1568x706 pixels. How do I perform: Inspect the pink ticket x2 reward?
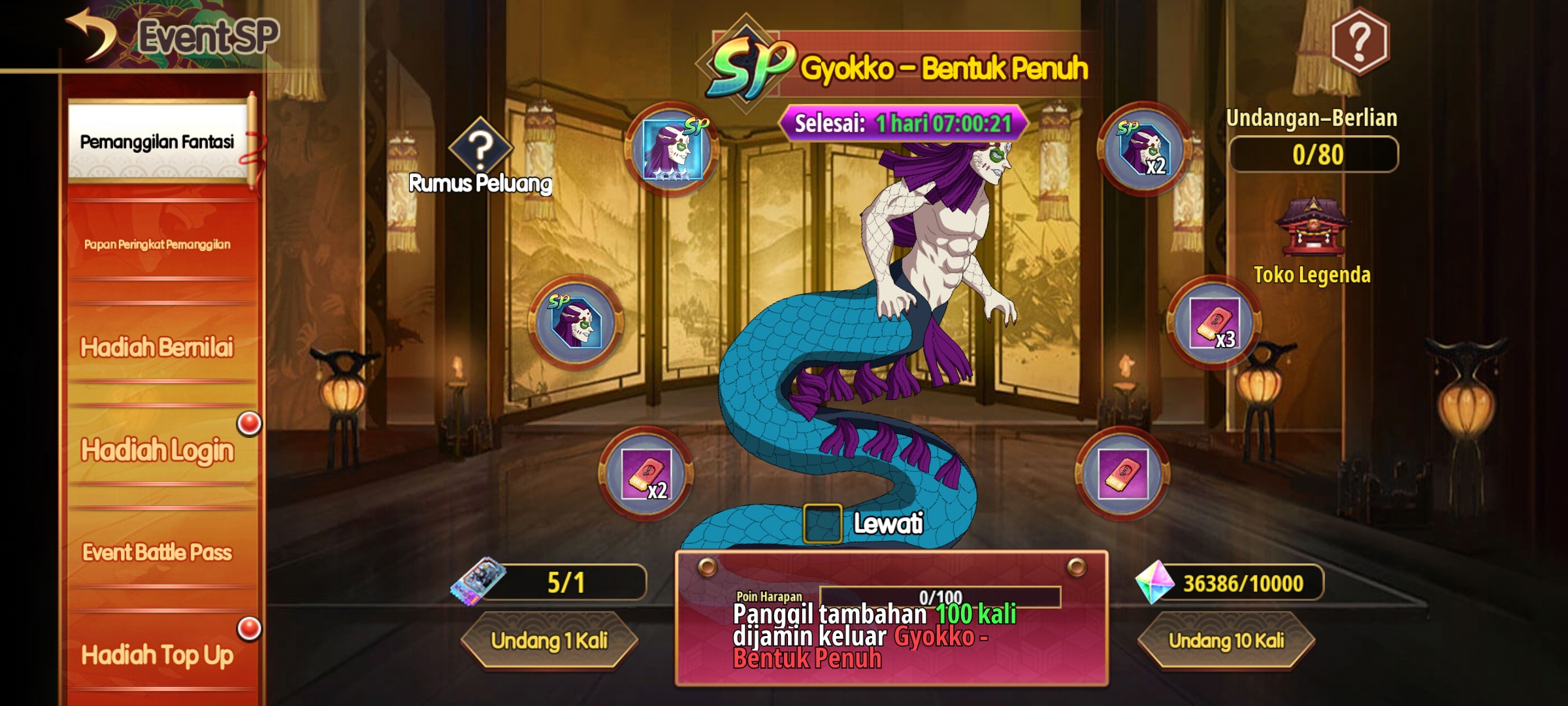point(646,474)
